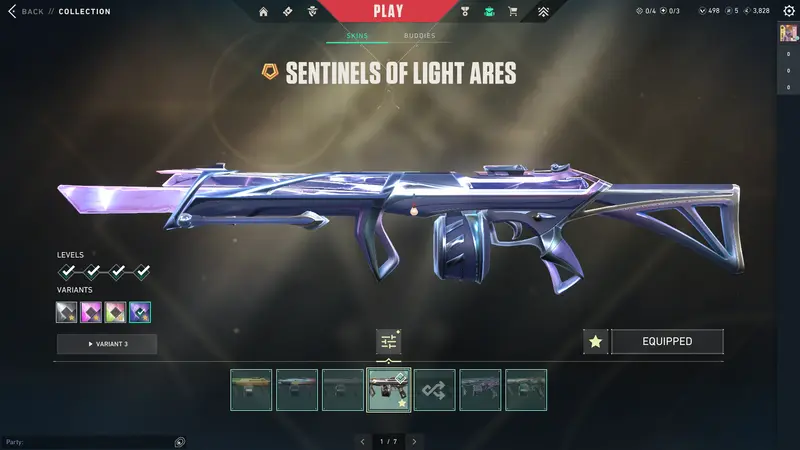The height and width of the screenshot is (450, 800).
Task: Choose the pink variant swatch
Action: (x=91, y=312)
